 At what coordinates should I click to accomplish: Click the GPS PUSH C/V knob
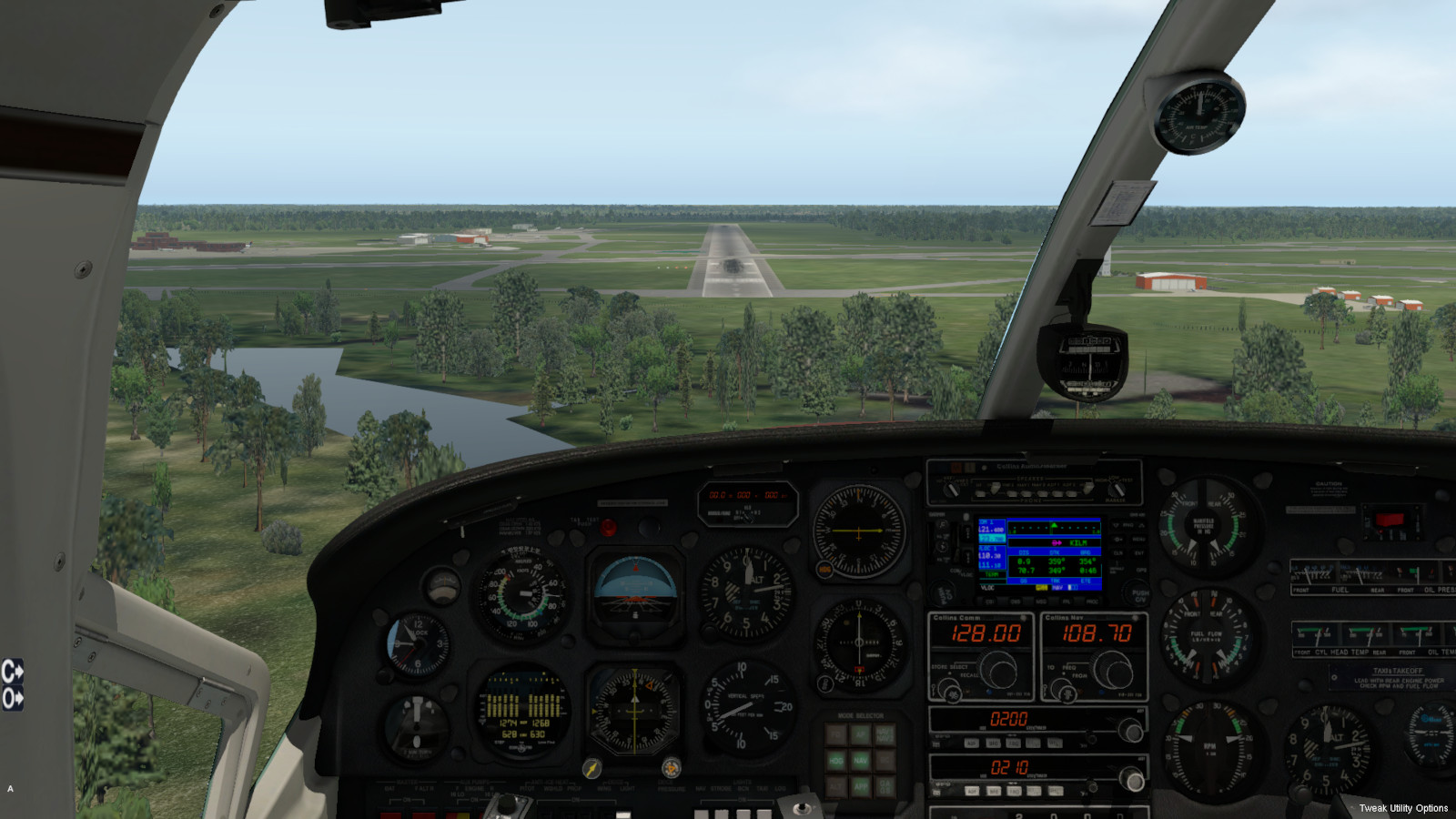[1139, 593]
